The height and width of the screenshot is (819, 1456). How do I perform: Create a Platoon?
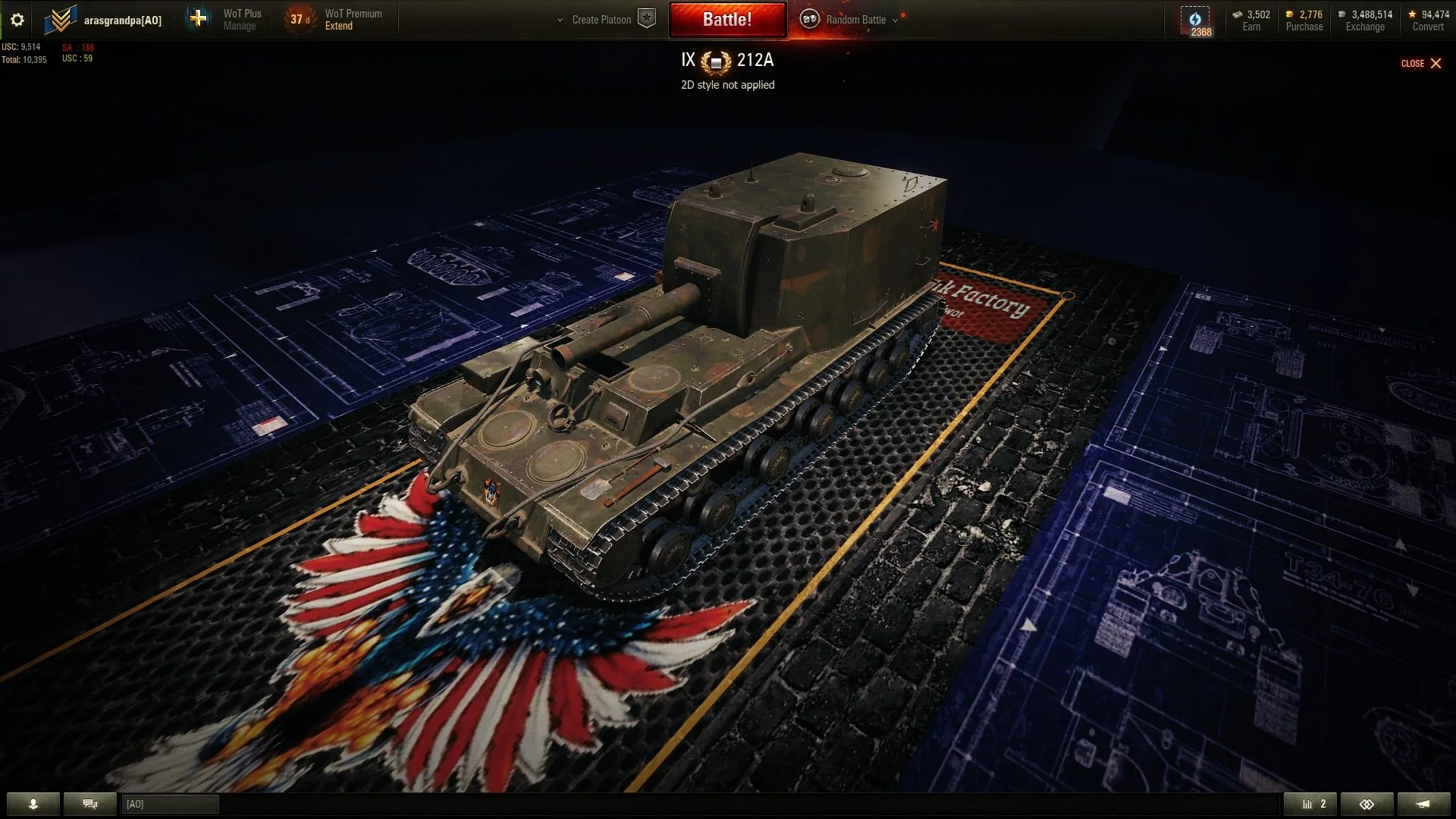pos(601,20)
